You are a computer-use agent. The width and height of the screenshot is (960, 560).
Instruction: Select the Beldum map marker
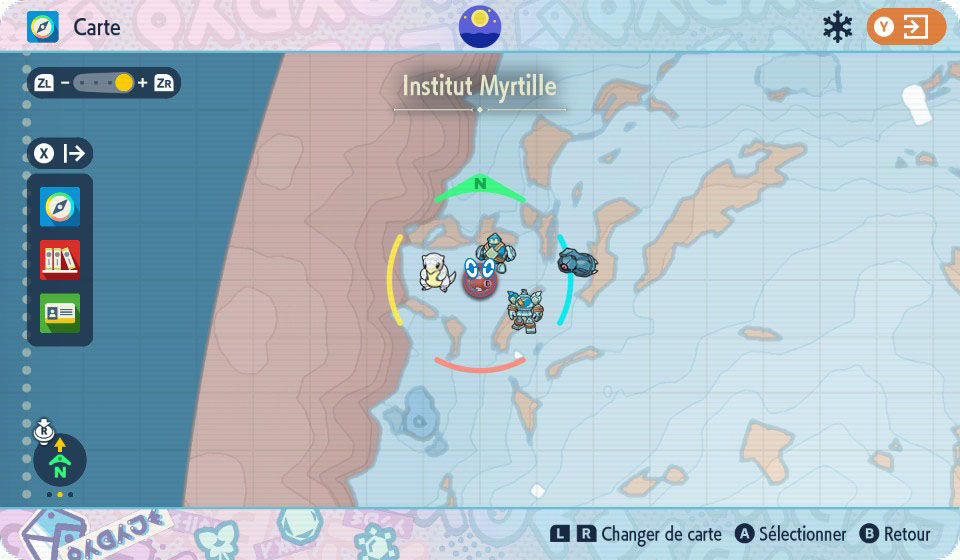(576, 262)
